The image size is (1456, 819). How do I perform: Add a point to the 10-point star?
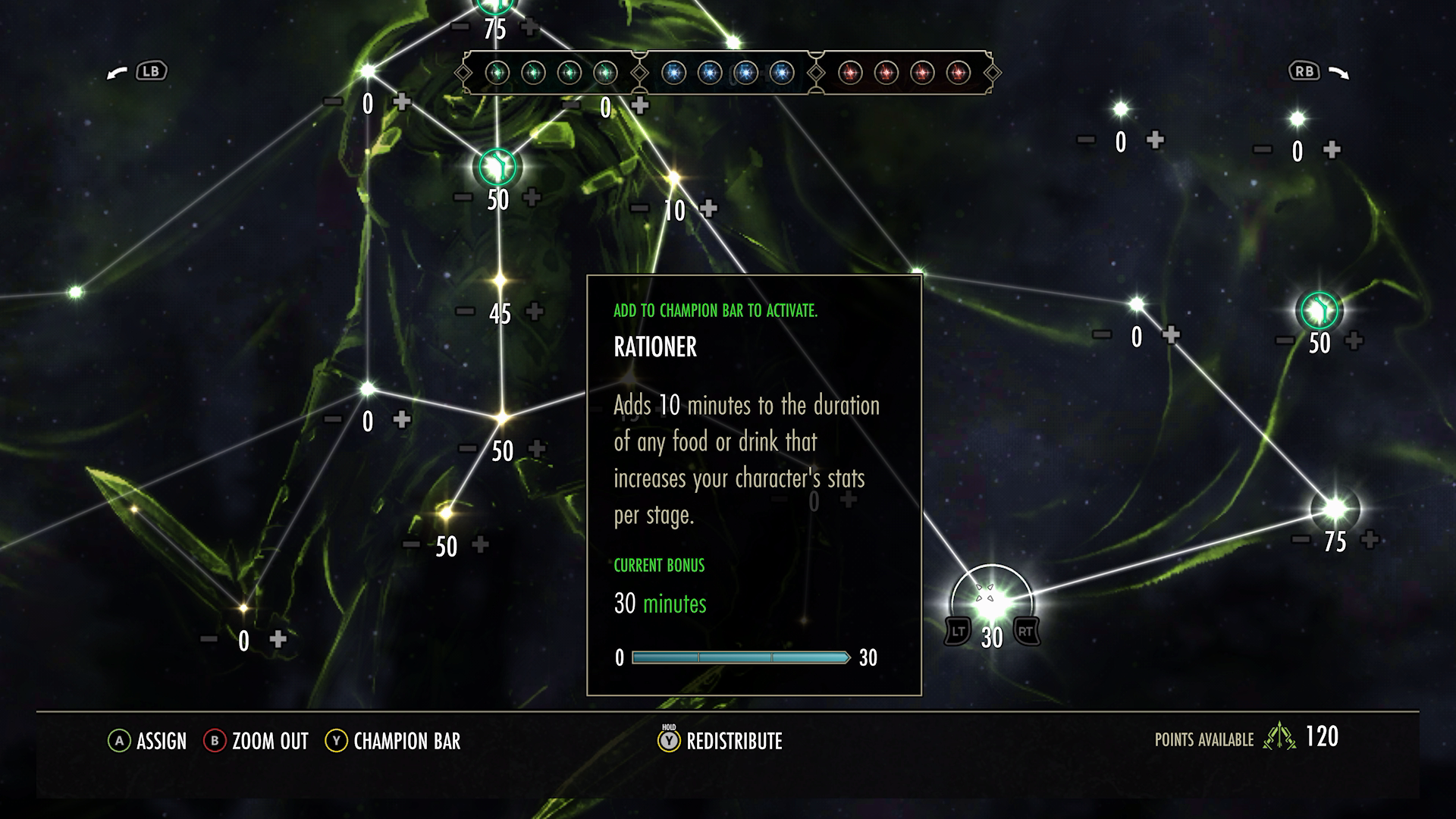pyautogui.click(x=708, y=209)
